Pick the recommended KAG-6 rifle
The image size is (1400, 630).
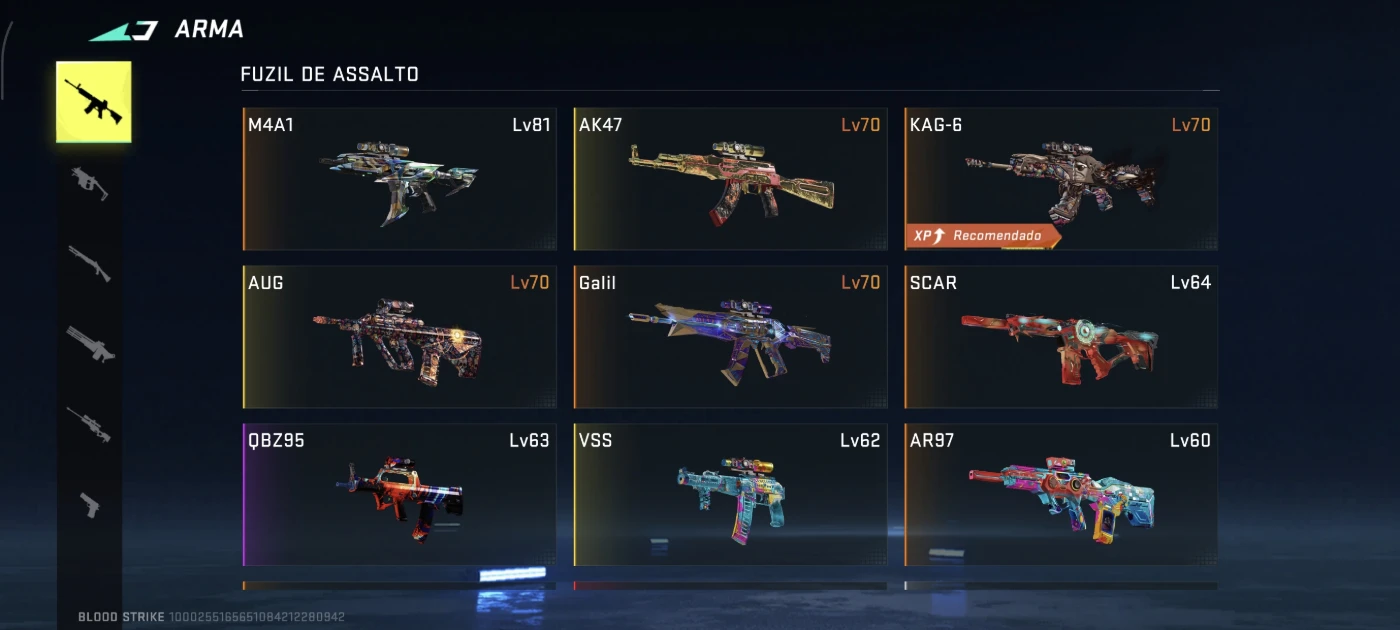(1061, 179)
